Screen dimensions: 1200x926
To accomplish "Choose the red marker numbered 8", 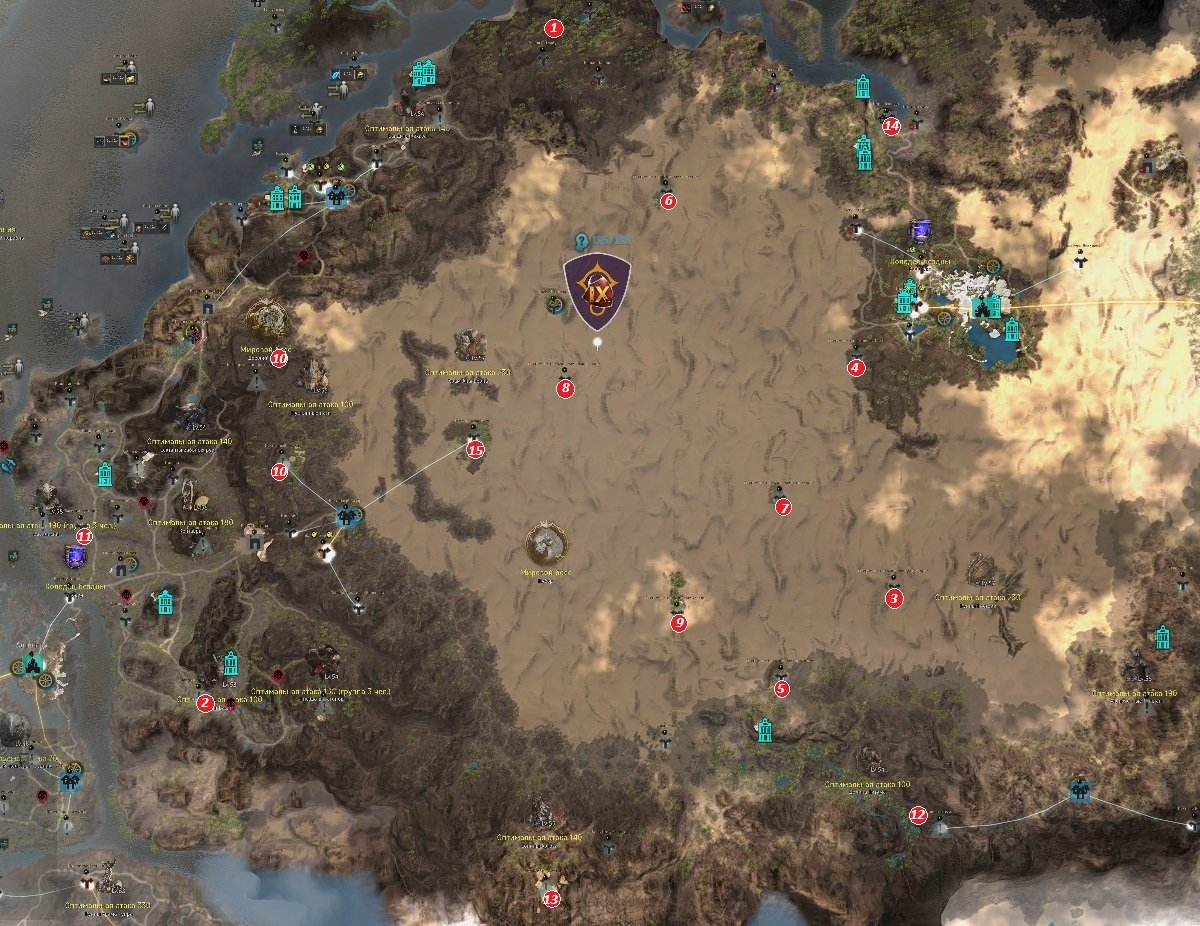I will (566, 388).
